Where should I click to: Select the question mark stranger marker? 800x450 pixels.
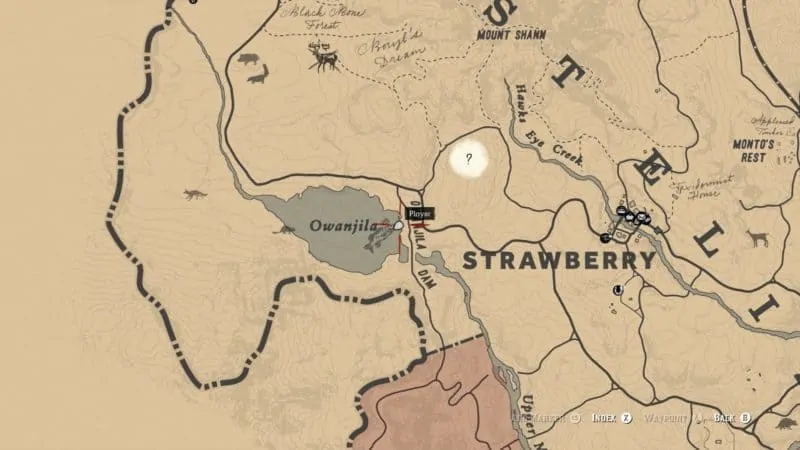point(468,158)
